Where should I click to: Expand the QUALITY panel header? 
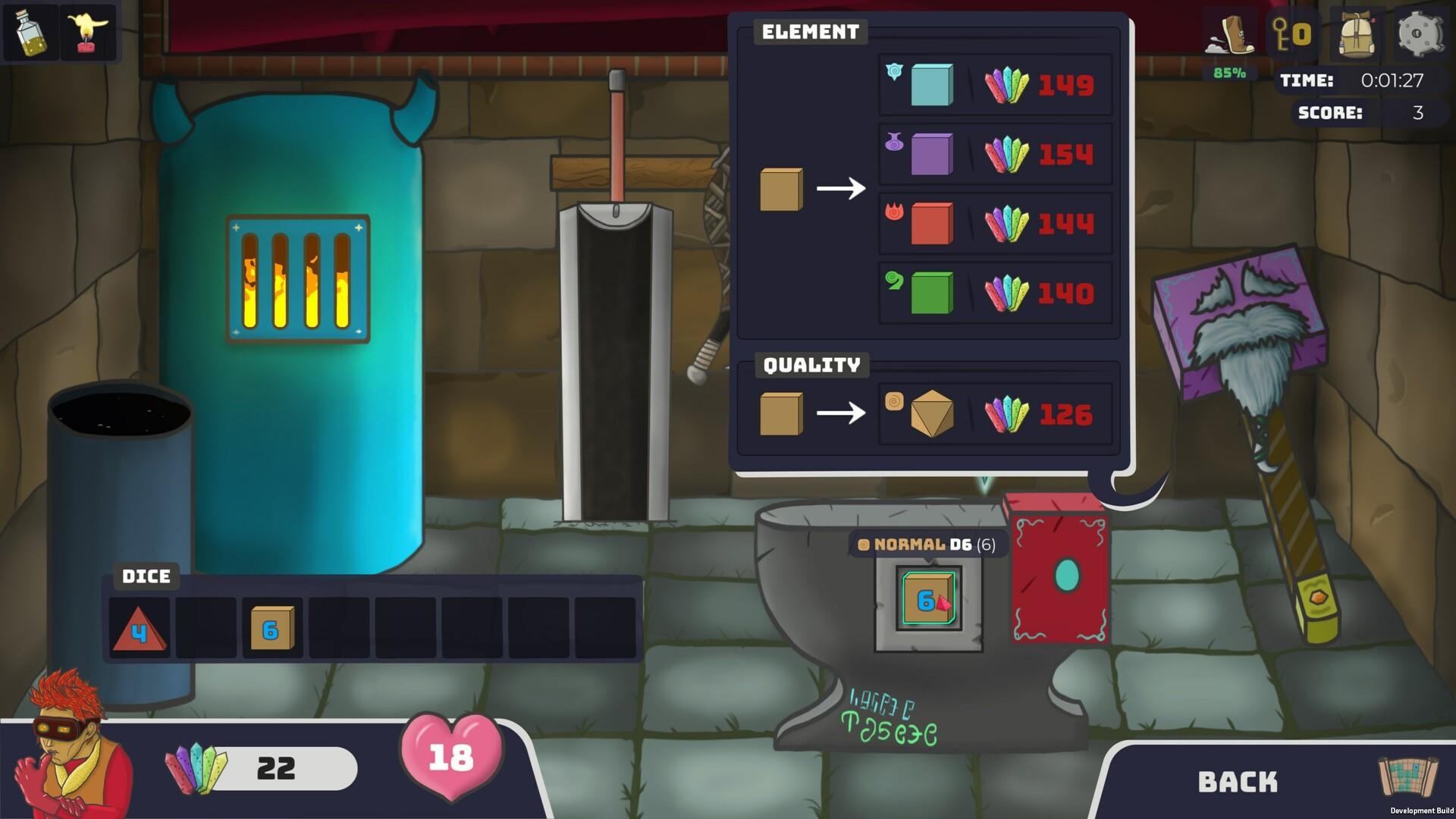pos(811,365)
